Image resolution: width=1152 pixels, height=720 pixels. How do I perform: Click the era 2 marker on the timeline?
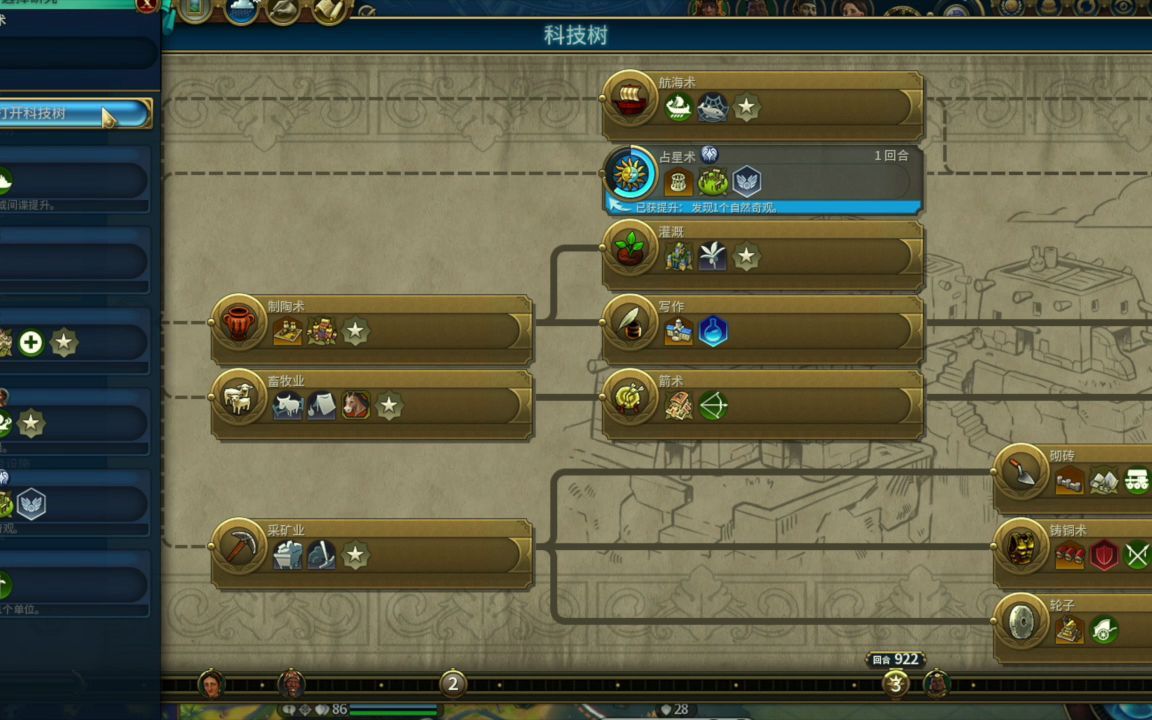click(452, 684)
